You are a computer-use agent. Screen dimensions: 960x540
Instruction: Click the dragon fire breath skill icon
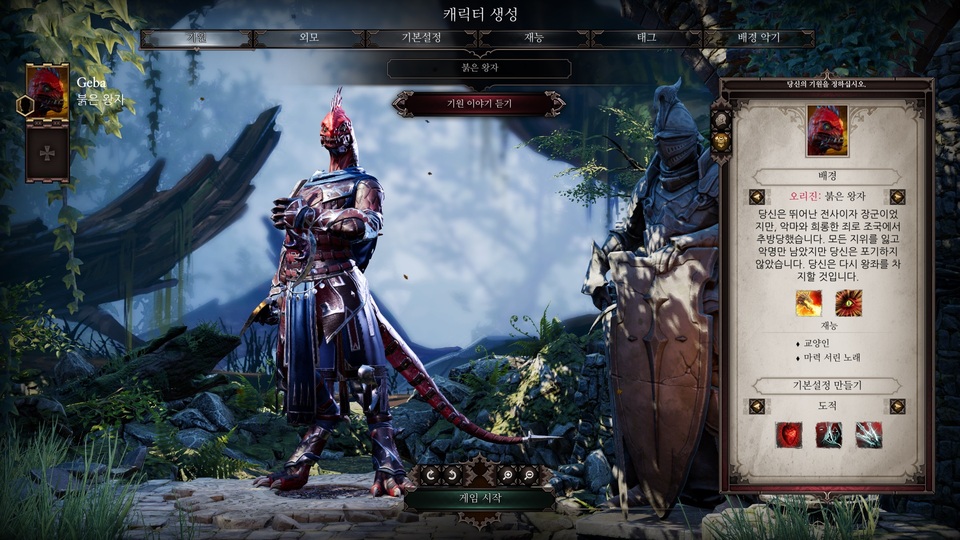pos(808,302)
